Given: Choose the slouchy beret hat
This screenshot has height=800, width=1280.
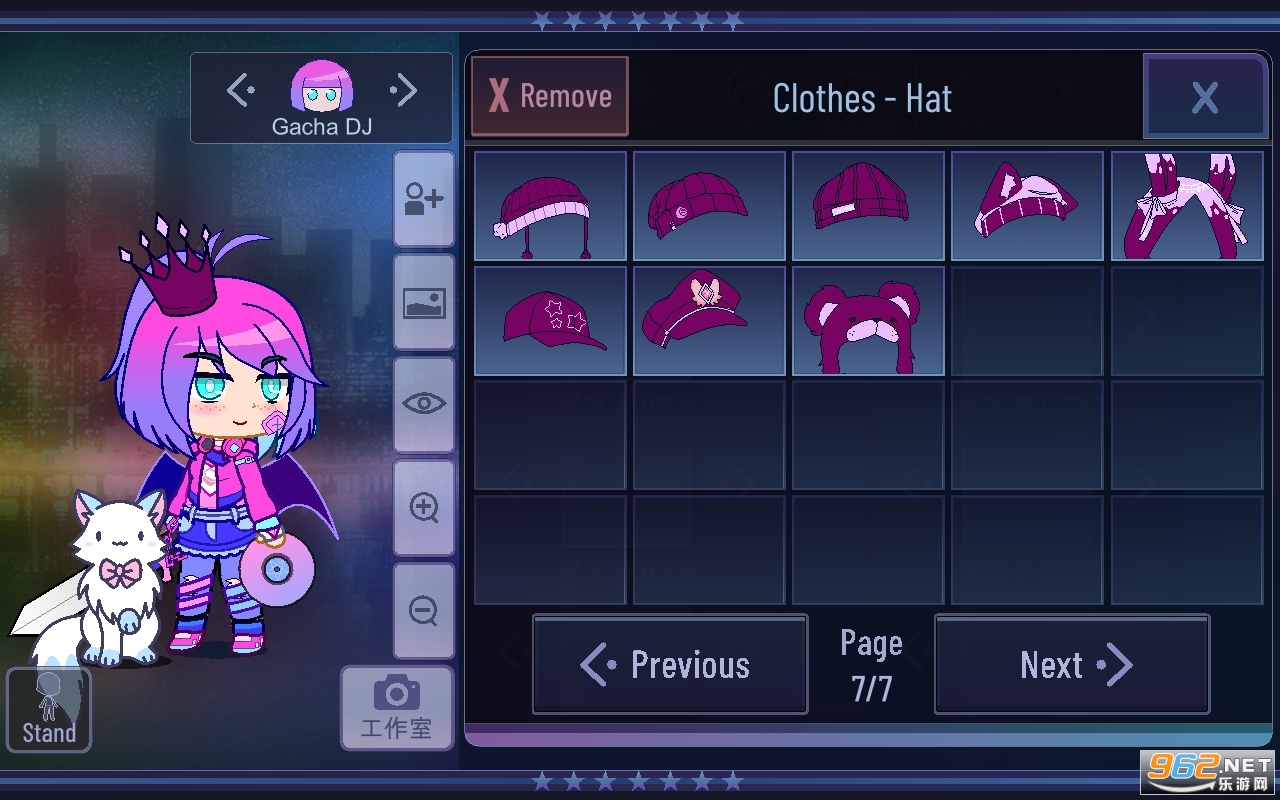Looking at the screenshot, I should tap(709, 206).
